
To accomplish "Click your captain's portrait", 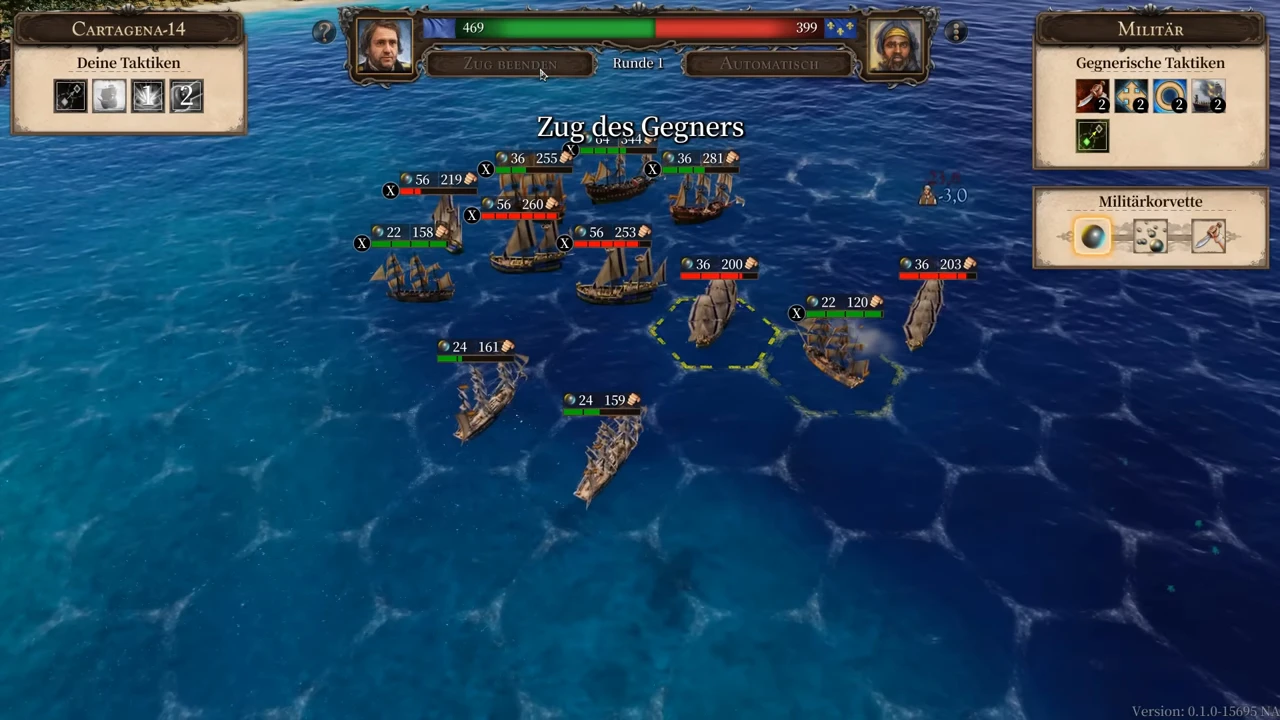I will (x=384, y=46).
